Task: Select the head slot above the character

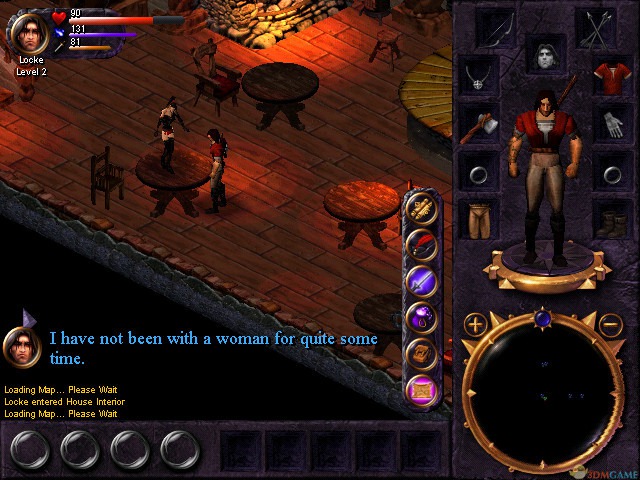Action: (544, 56)
